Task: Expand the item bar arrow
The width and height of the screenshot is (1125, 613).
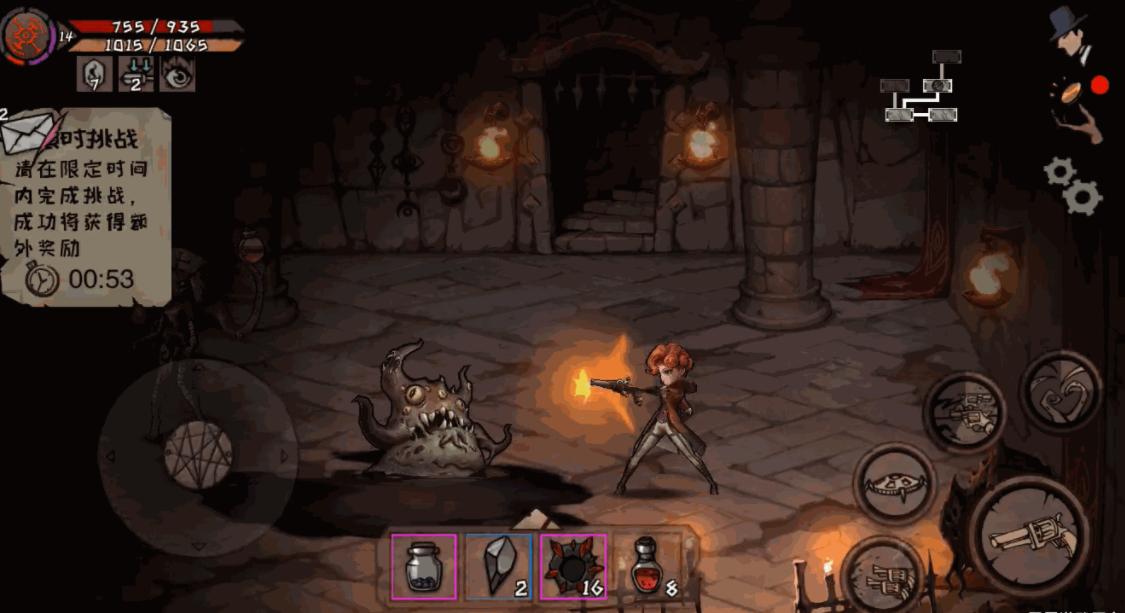Action: click(536, 518)
